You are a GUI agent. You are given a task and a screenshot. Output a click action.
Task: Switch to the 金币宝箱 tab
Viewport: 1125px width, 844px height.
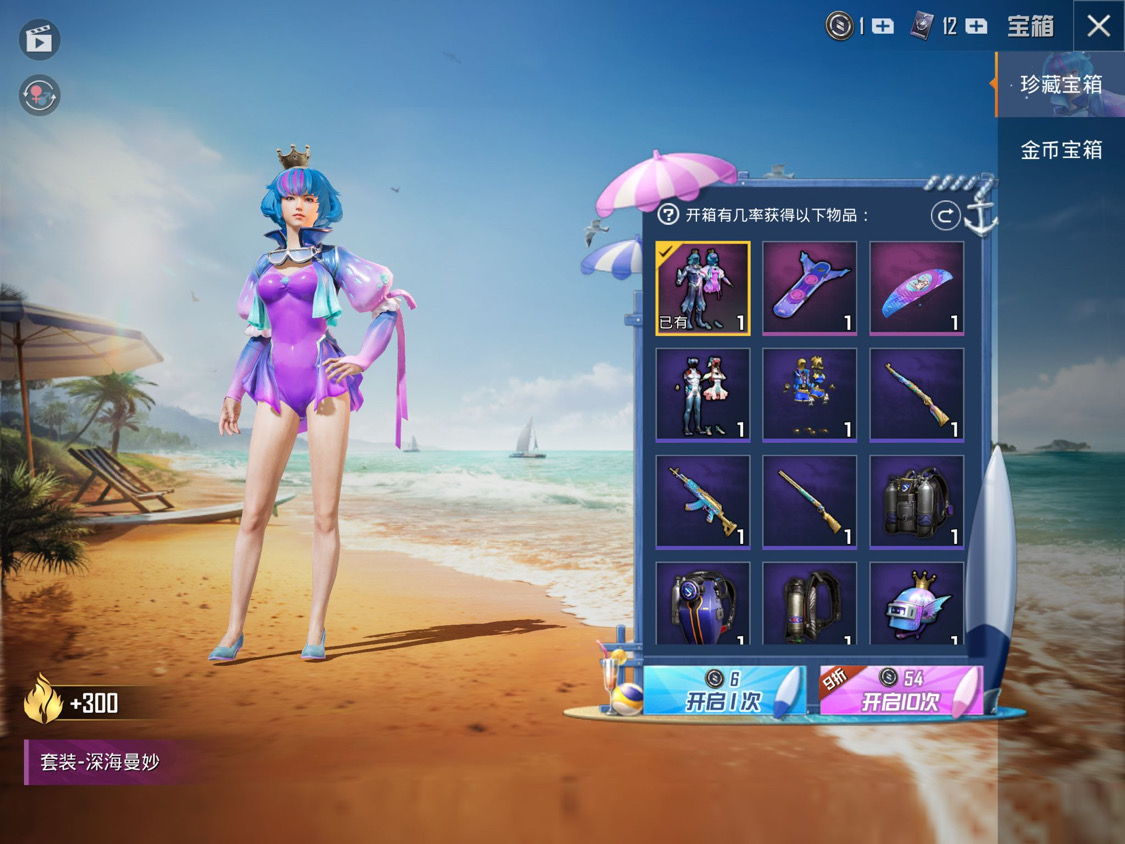pyautogui.click(x=1060, y=150)
